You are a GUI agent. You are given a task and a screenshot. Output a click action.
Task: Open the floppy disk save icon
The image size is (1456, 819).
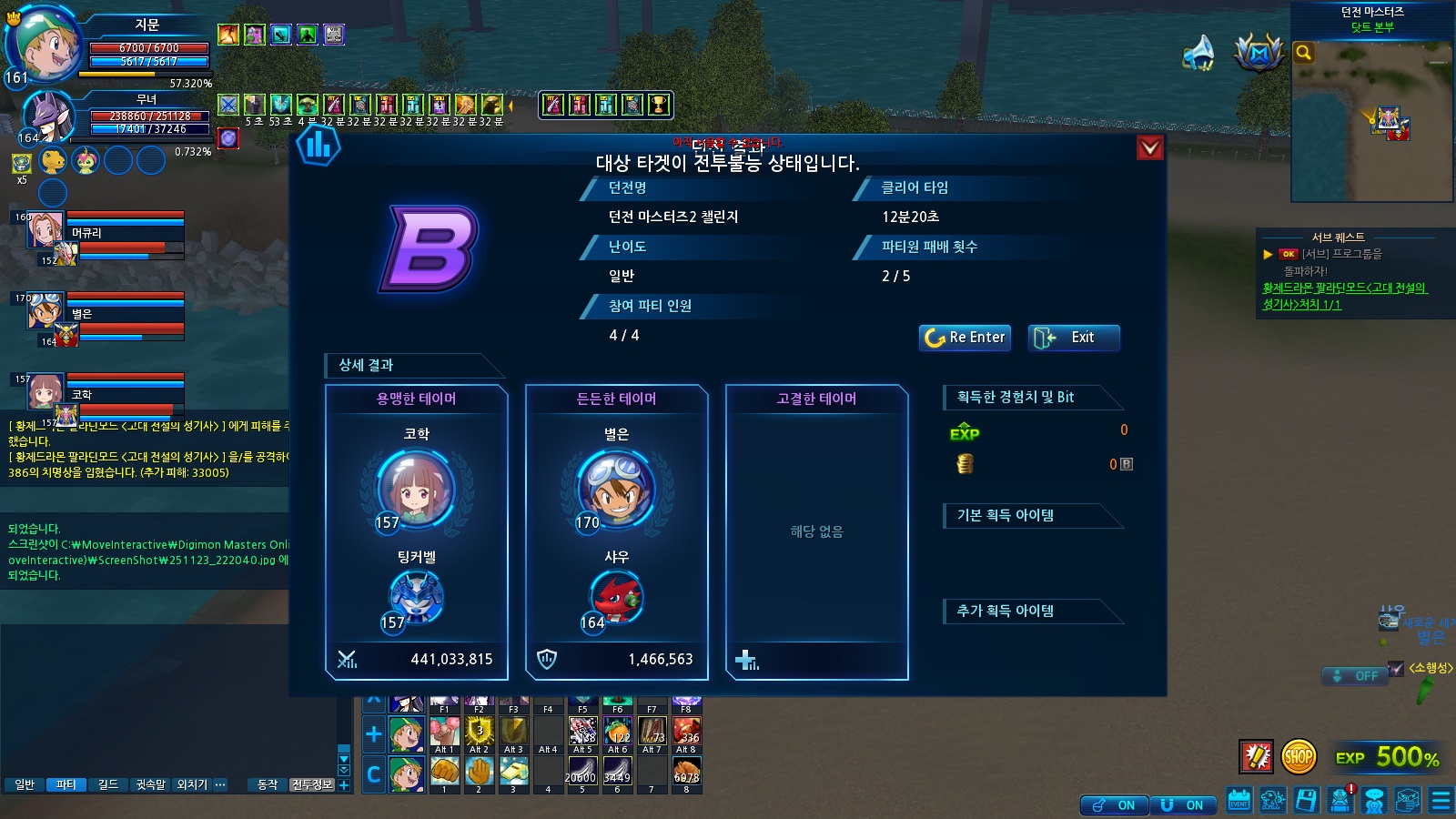tap(1306, 800)
